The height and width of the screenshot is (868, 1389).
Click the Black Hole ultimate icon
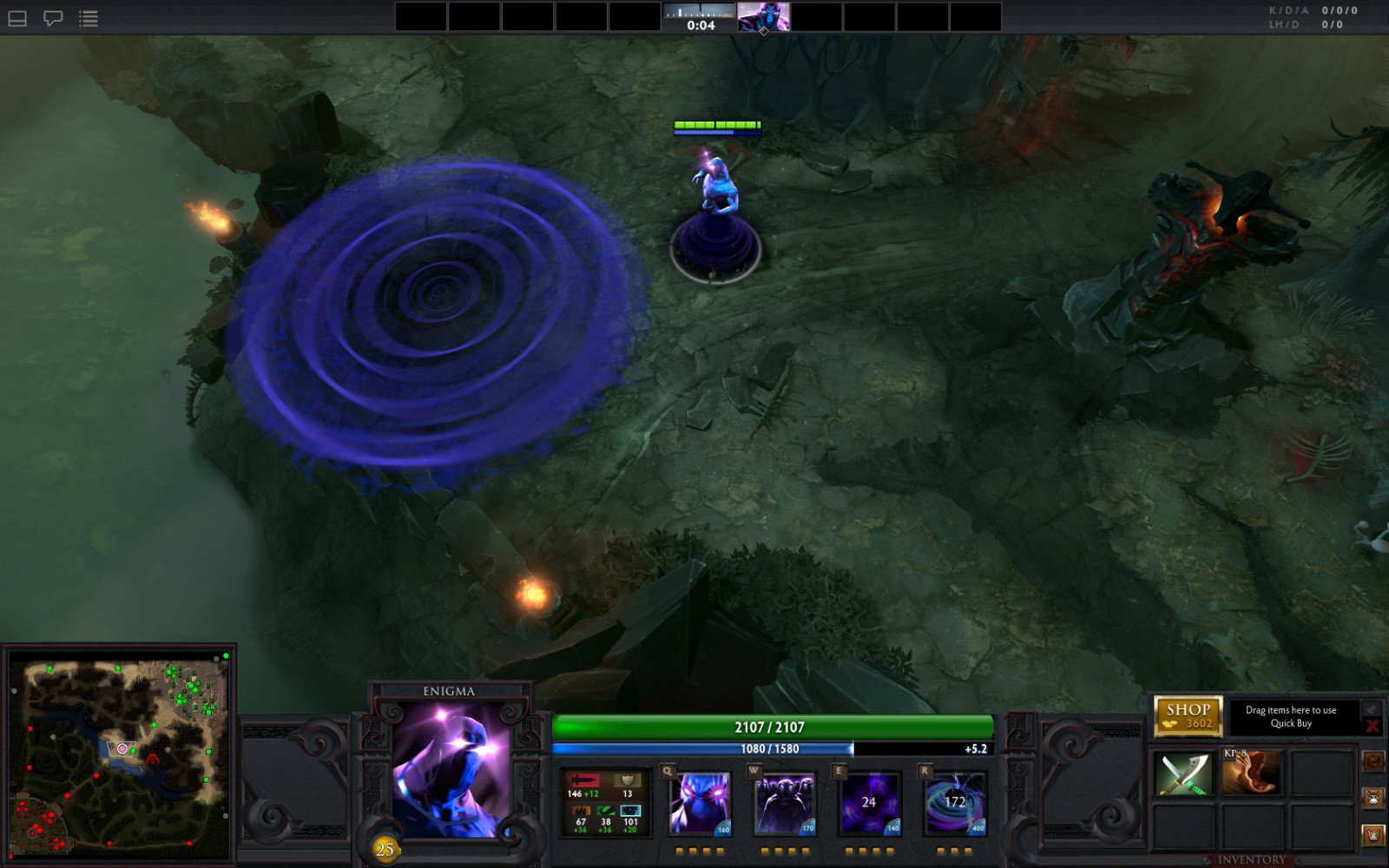(x=954, y=804)
